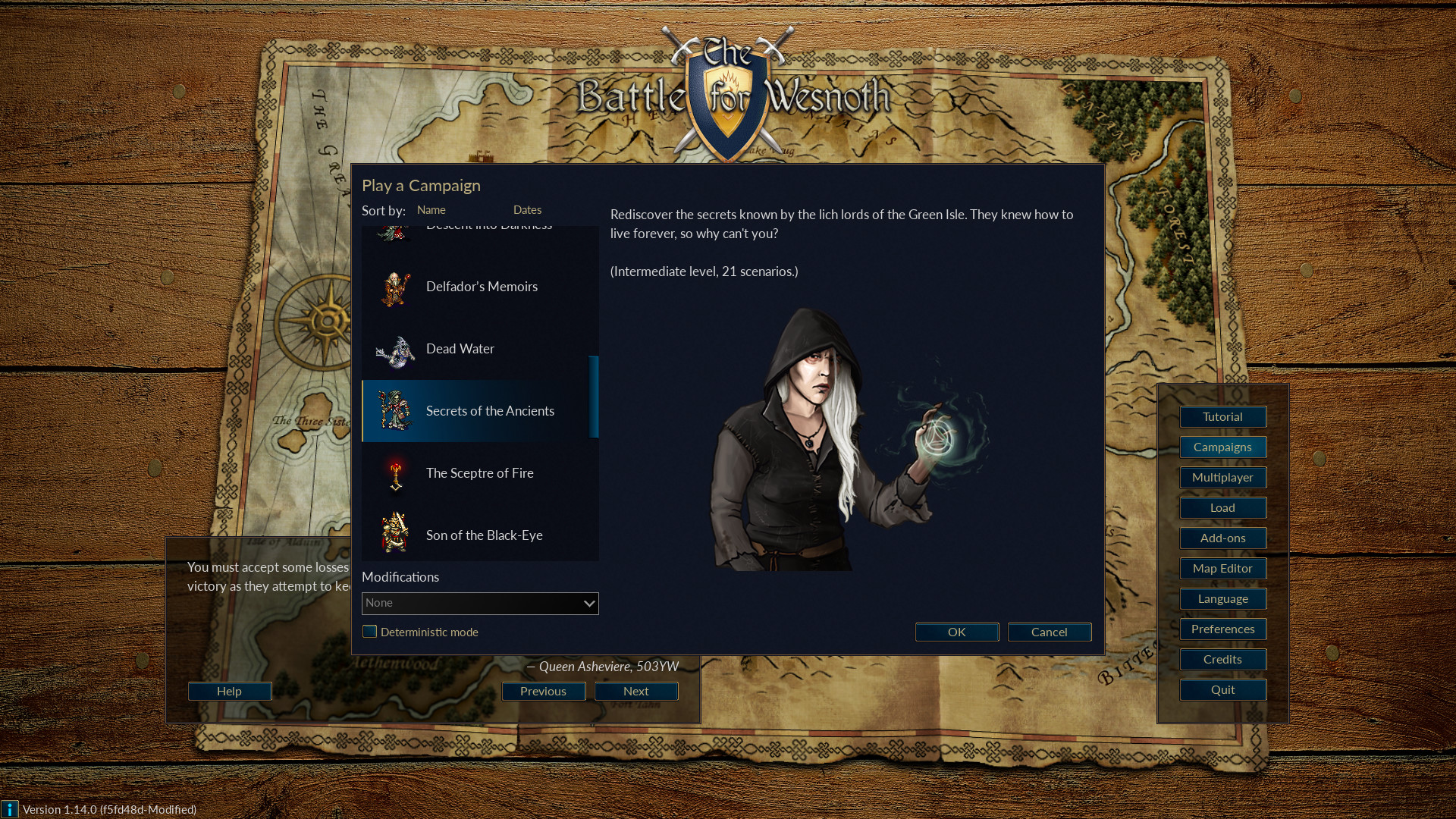Open the Tutorial from main menu
Screen dimensions: 1456x819
pyautogui.click(x=1222, y=416)
